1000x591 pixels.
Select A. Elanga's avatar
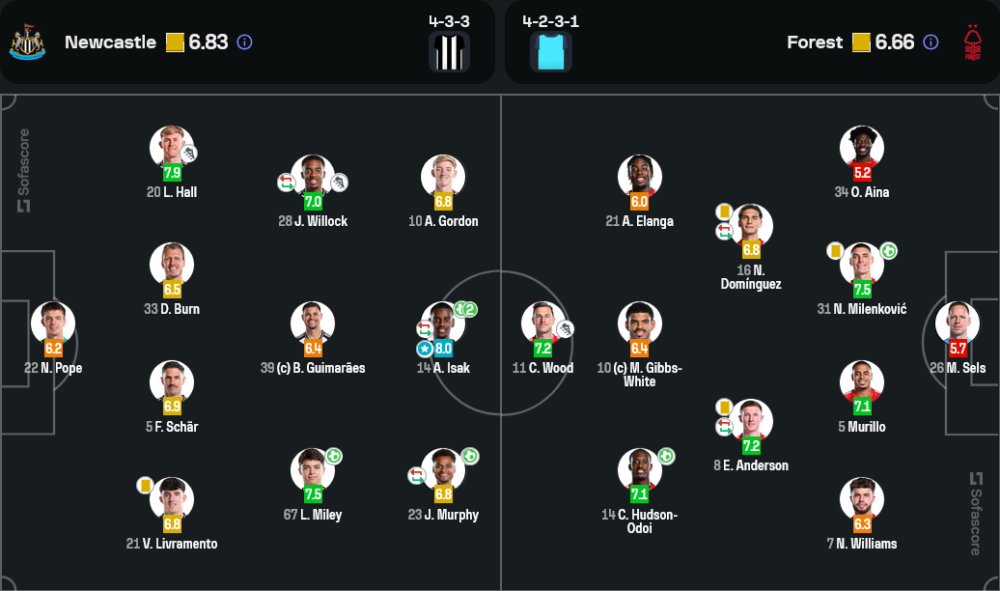(640, 176)
